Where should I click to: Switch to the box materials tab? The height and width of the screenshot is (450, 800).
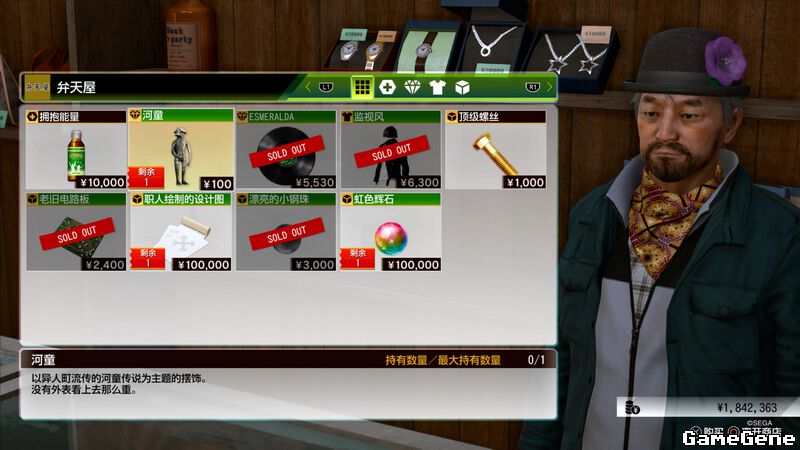tap(462, 87)
